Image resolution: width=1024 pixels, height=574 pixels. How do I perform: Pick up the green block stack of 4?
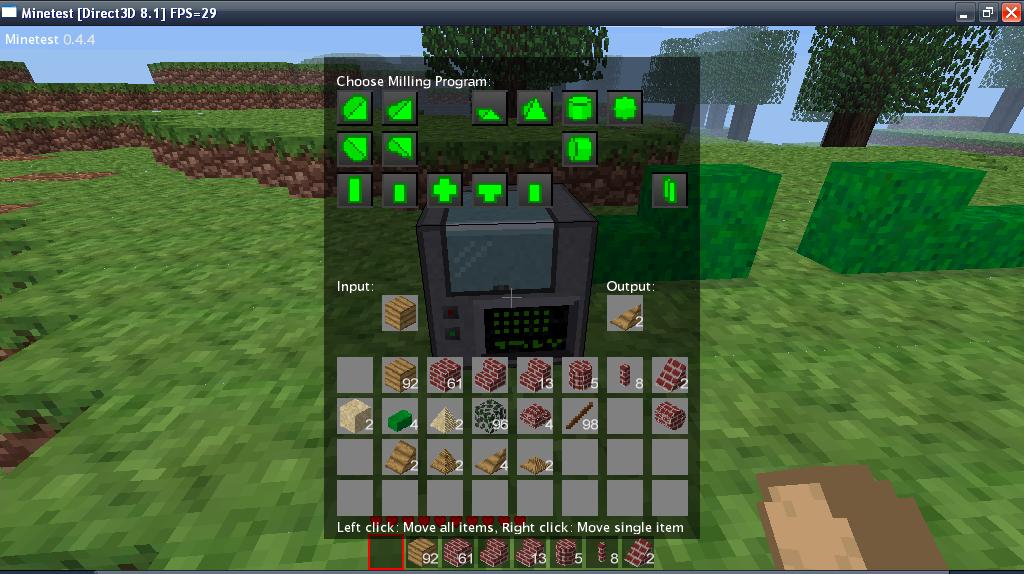click(400, 415)
